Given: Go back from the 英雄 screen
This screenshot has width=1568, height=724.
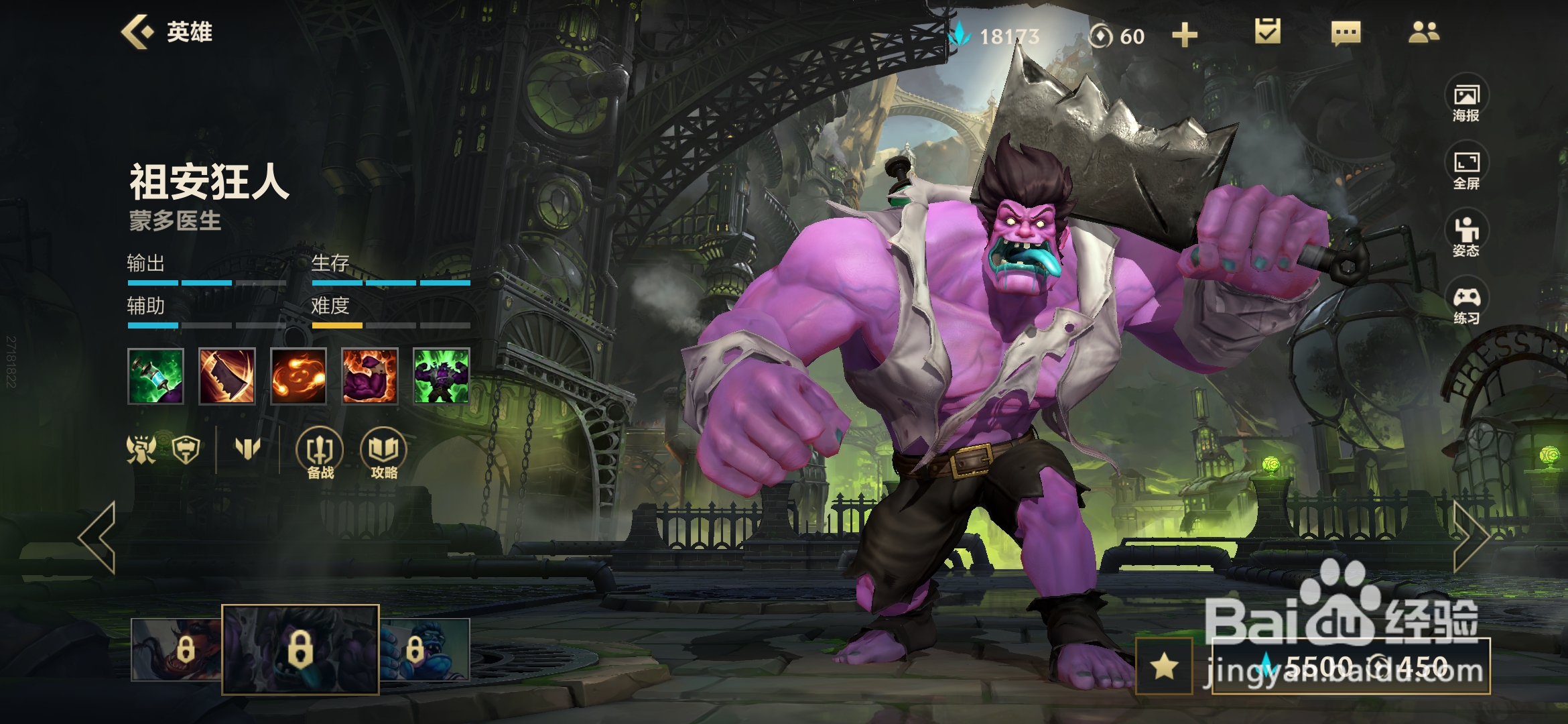Looking at the screenshot, I should [x=137, y=32].
